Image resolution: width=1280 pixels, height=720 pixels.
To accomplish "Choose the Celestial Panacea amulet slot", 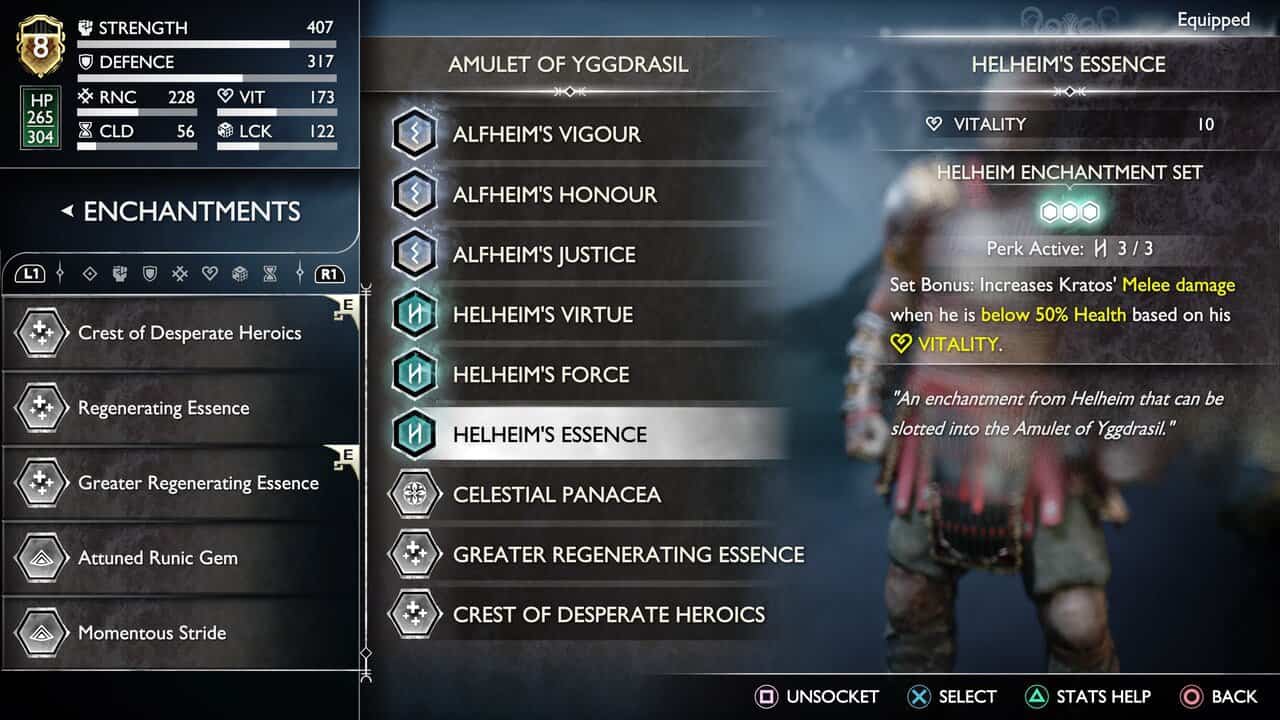I will coord(556,494).
